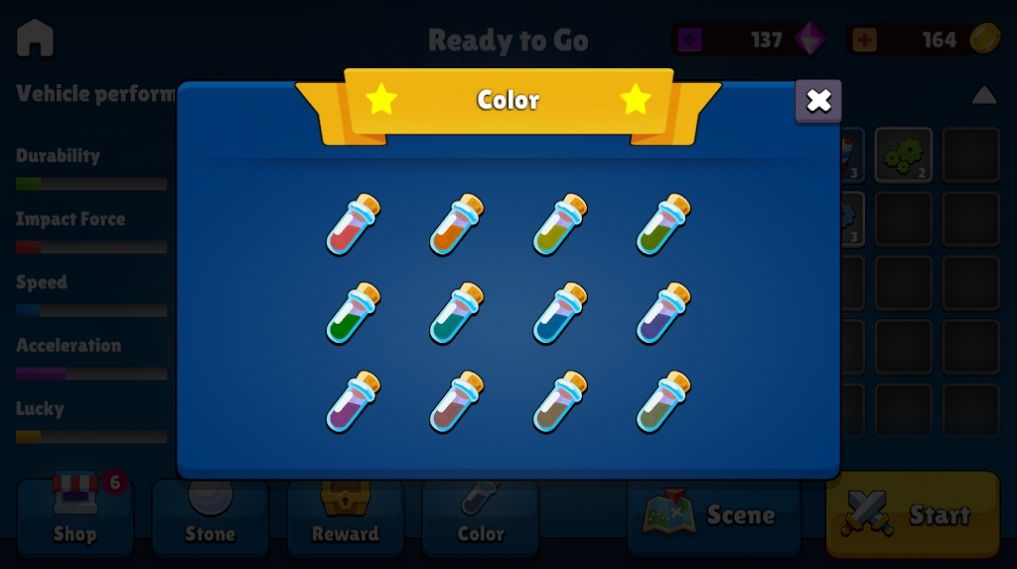Select the olive green color vial
Viewport: 1017px width, 569px height.
663,225
